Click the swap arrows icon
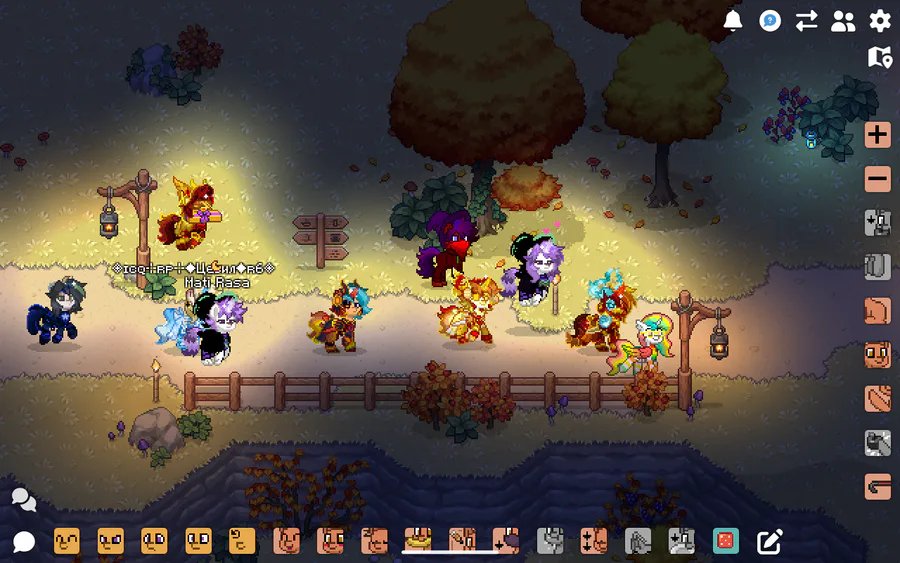This screenshot has height=563, width=900. pyautogui.click(x=806, y=21)
